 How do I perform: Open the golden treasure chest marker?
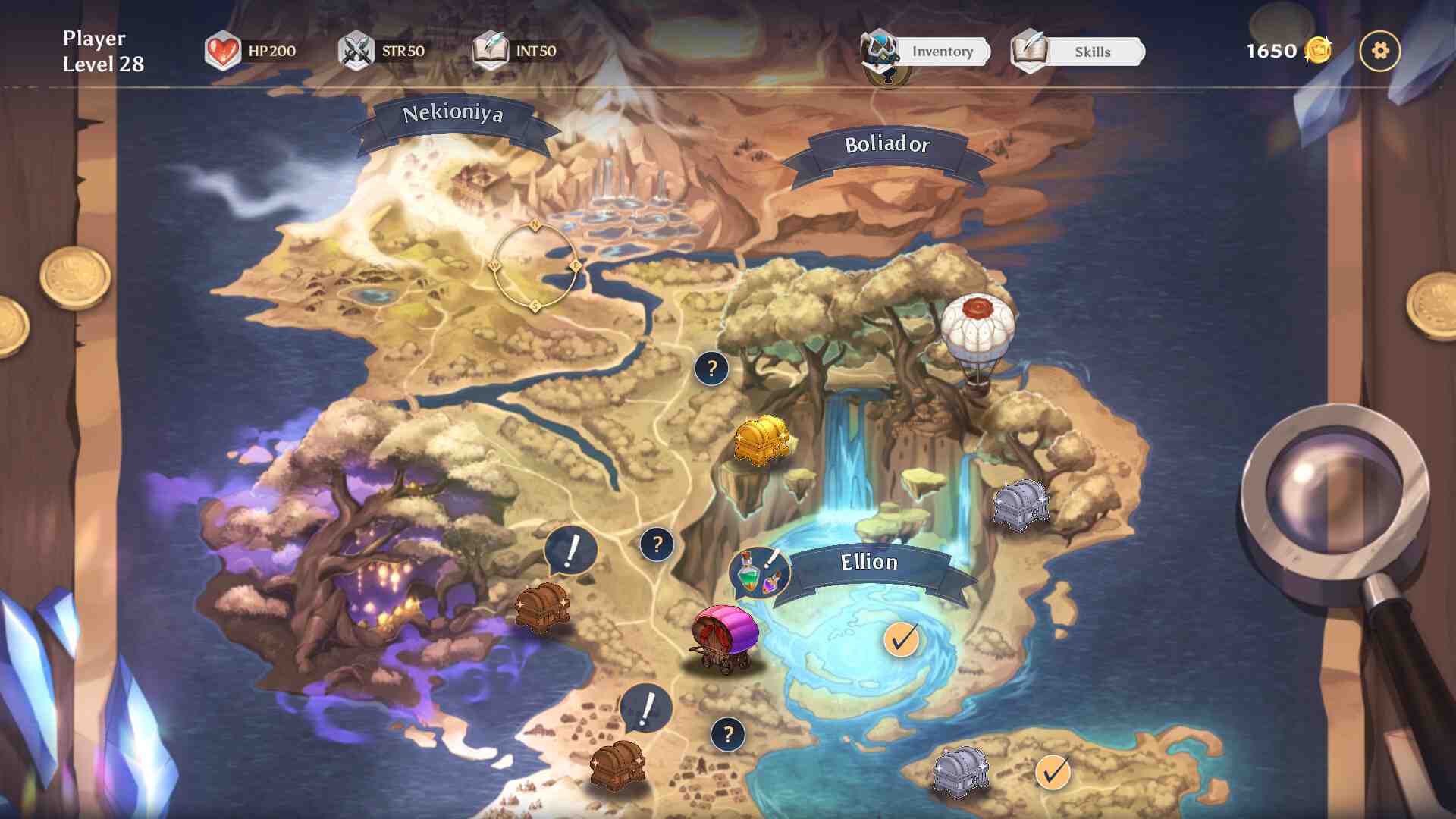pyautogui.click(x=761, y=440)
